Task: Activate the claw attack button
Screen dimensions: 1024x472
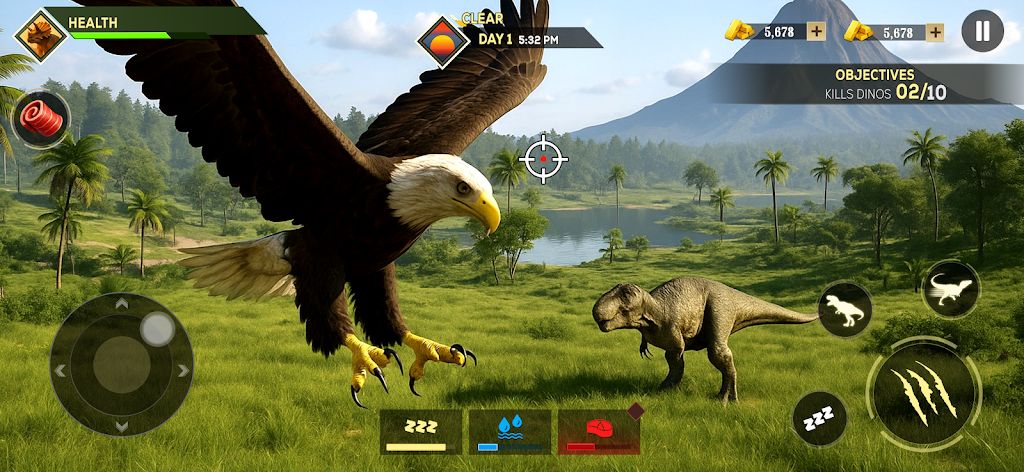Action: (x=923, y=392)
